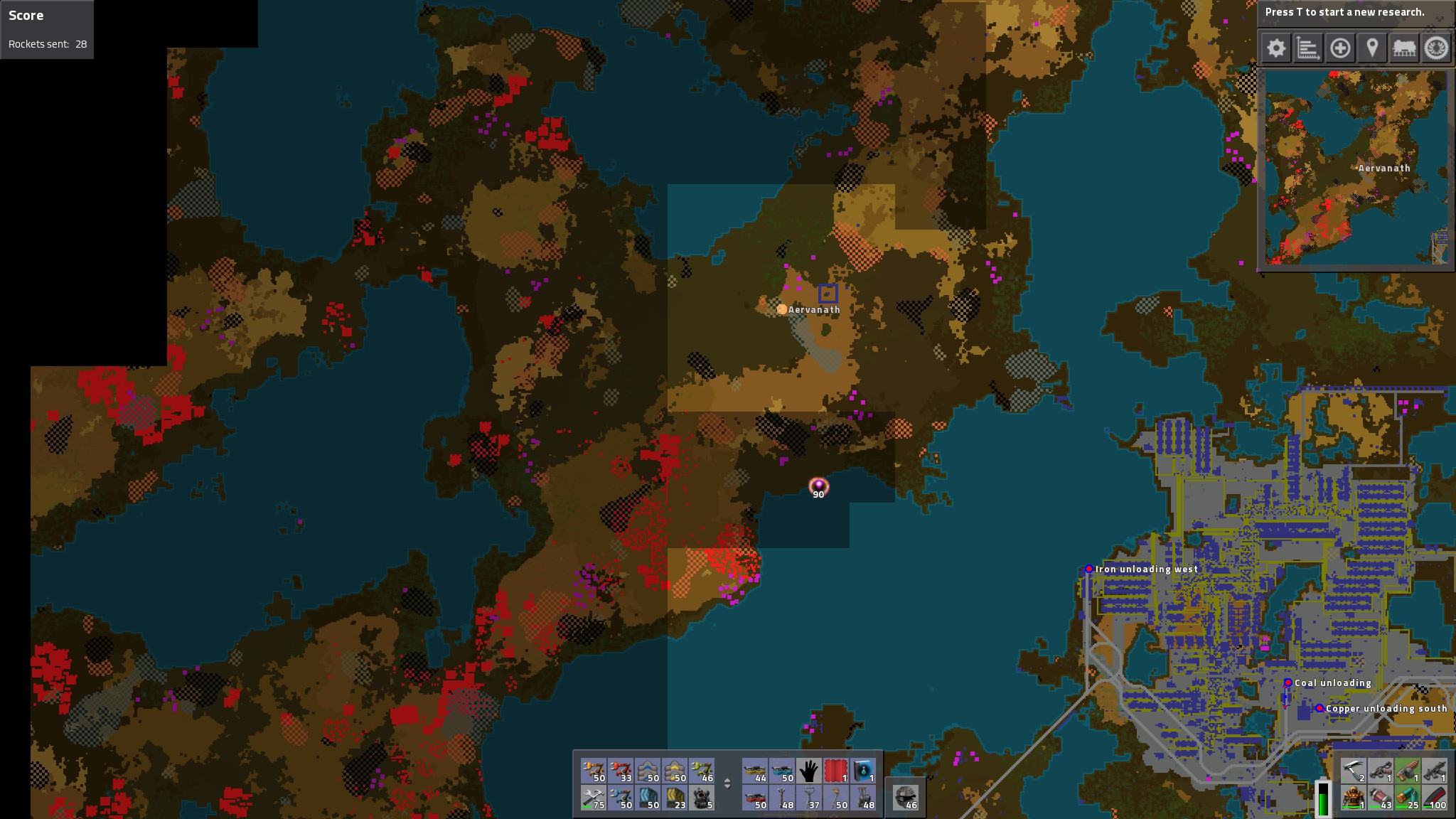Open the gear settings menu button
The width and height of the screenshot is (1456, 819).
1276,48
